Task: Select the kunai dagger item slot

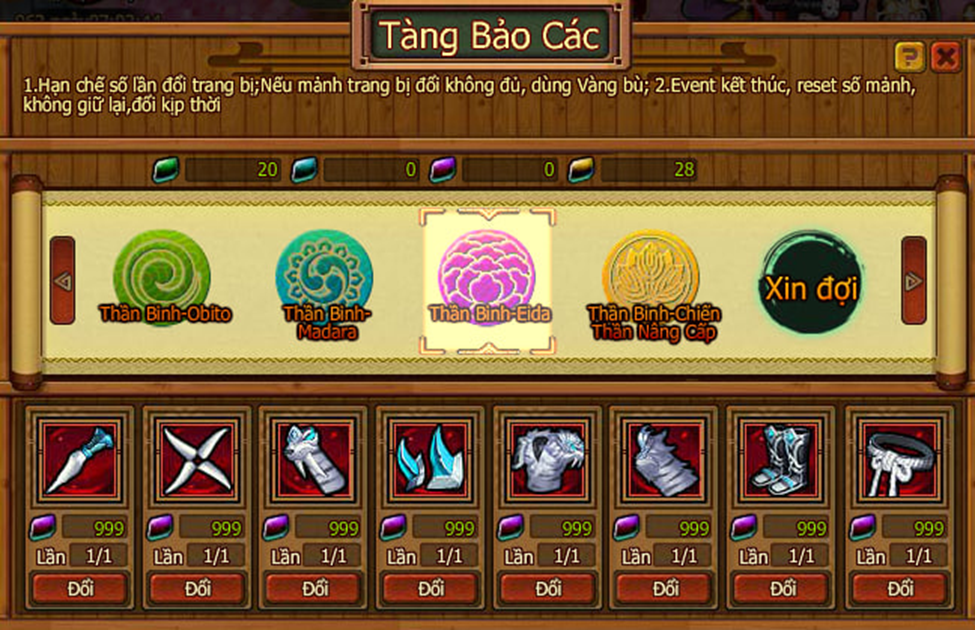Action: [79, 459]
